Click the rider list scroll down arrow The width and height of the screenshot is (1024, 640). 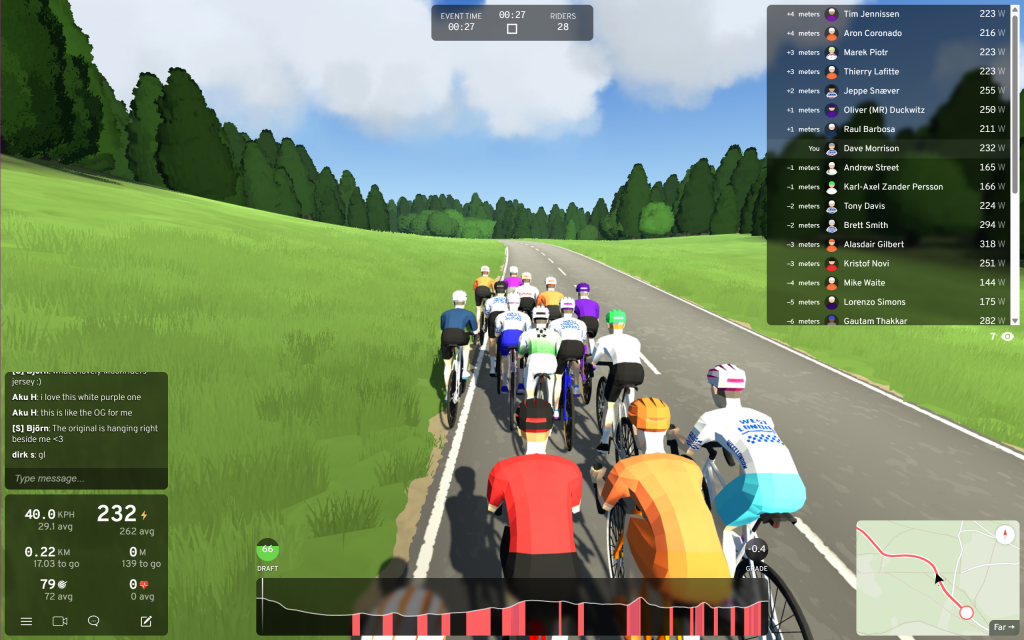[1016, 320]
